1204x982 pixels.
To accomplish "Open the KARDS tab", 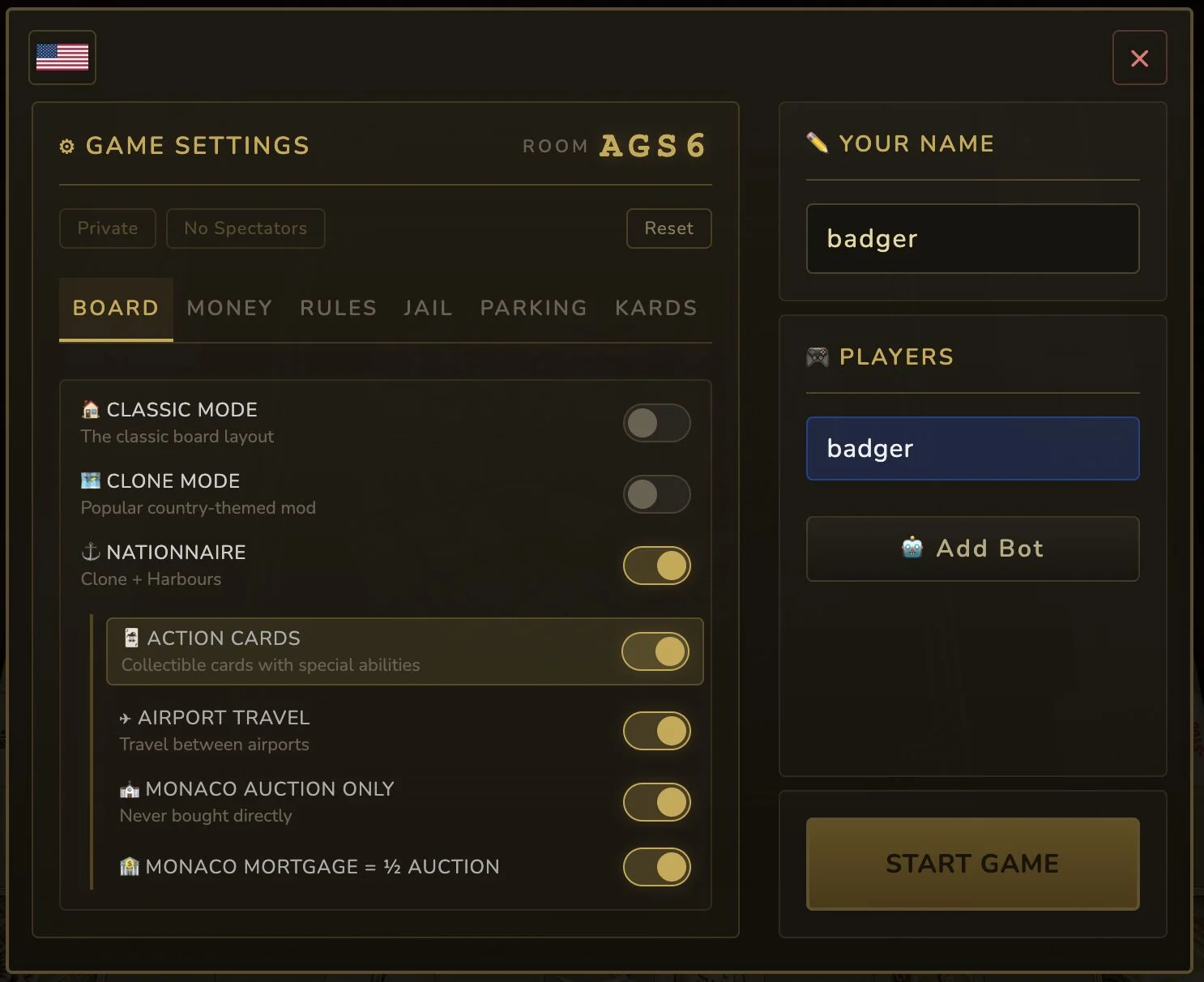I will (x=655, y=308).
